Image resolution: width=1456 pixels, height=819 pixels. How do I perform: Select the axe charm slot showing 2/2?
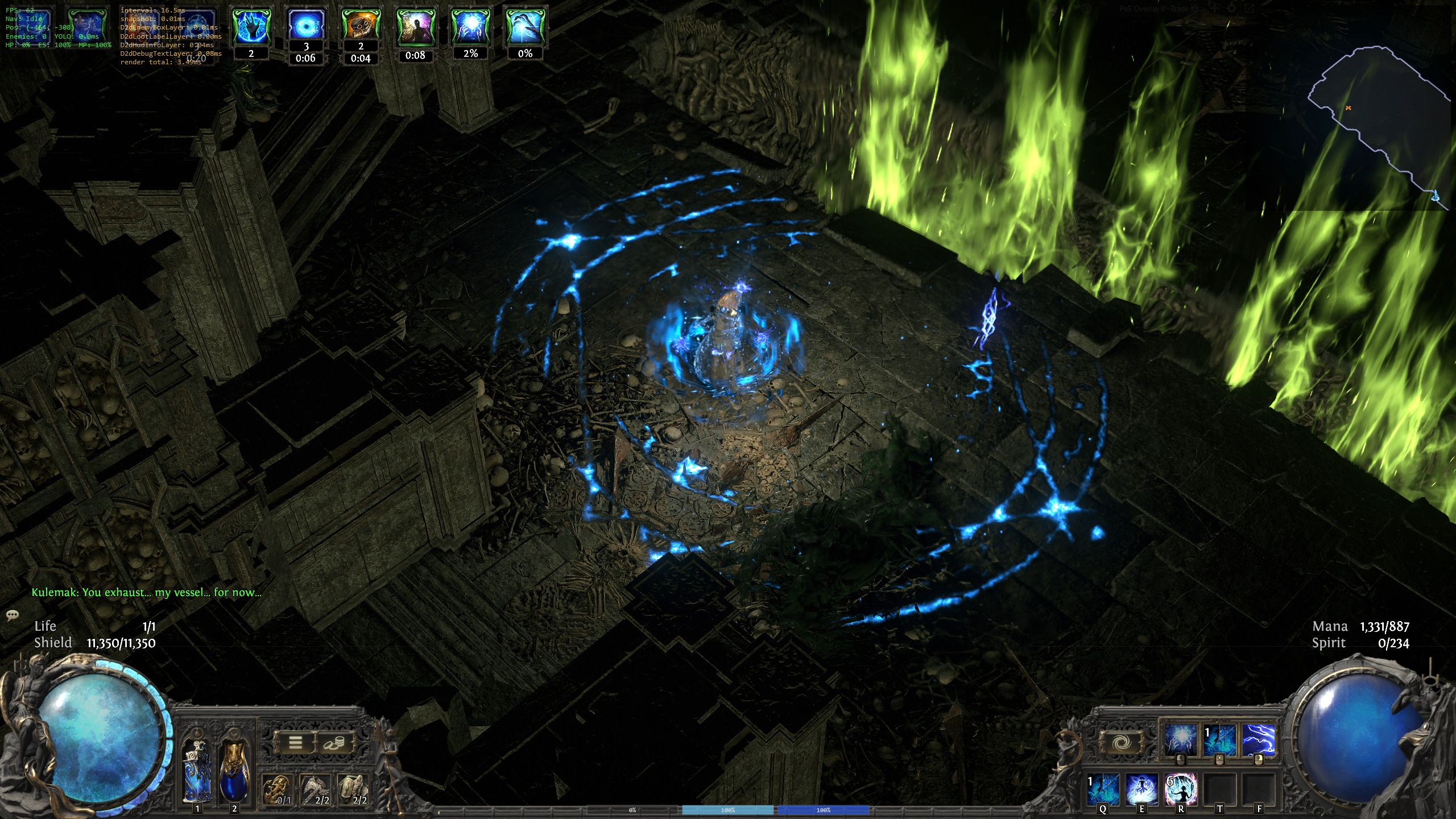pos(315,790)
